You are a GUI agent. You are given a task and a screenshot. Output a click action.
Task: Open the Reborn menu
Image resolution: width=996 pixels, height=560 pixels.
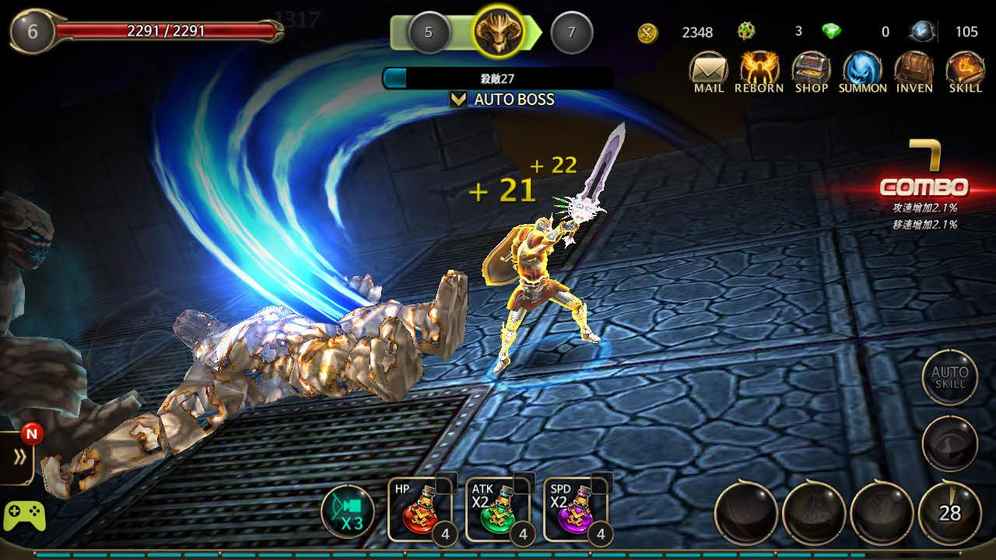pos(760,72)
